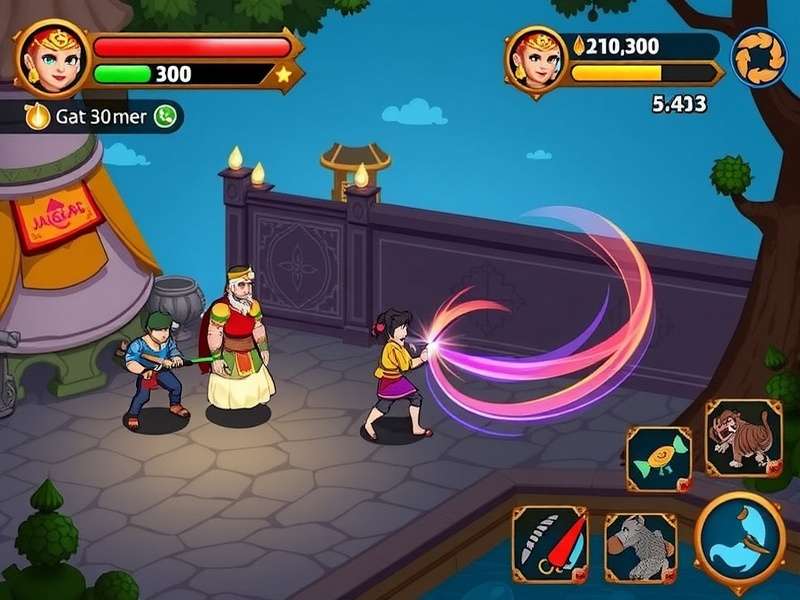Trigger the grey armored beast skill
This screenshot has width=800, height=600.
pyautogui.click(x=640, y=547)
